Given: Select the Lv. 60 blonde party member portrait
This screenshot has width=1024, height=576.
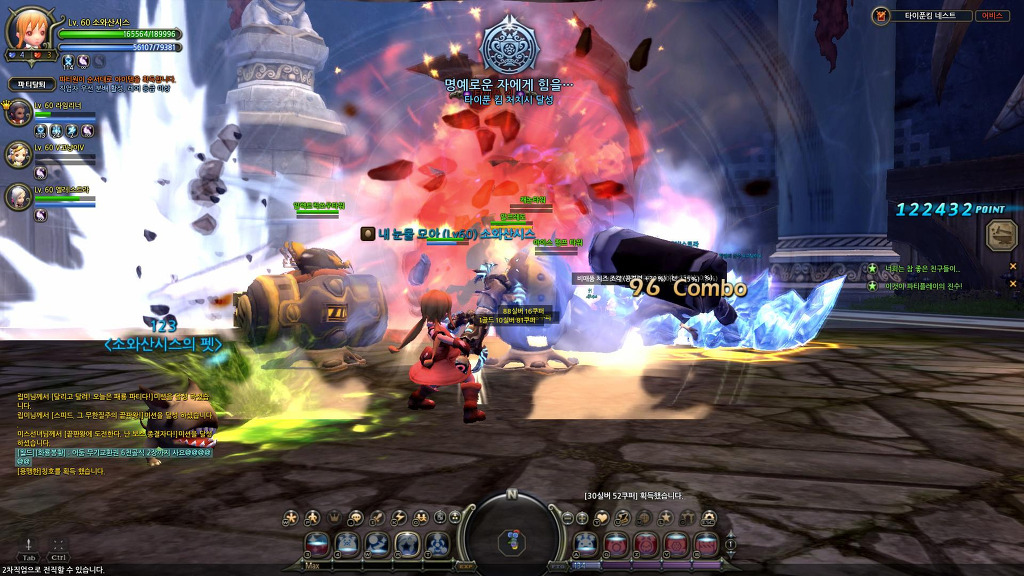Looking at the screenshot, I should (x=19, y=153).
